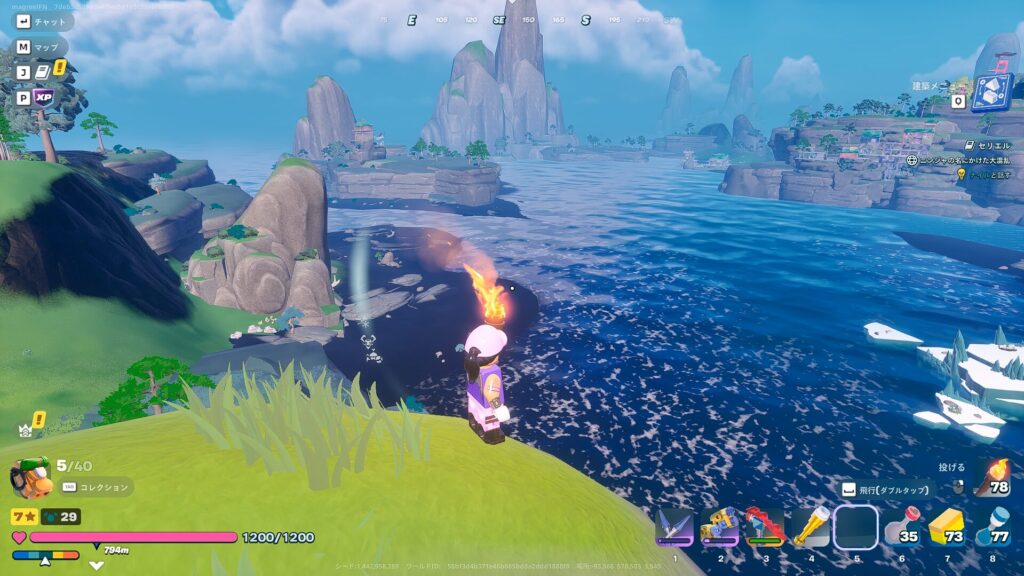
Task: Select the empty highlighted hotbar slot
Action: [x=856, y=527]
